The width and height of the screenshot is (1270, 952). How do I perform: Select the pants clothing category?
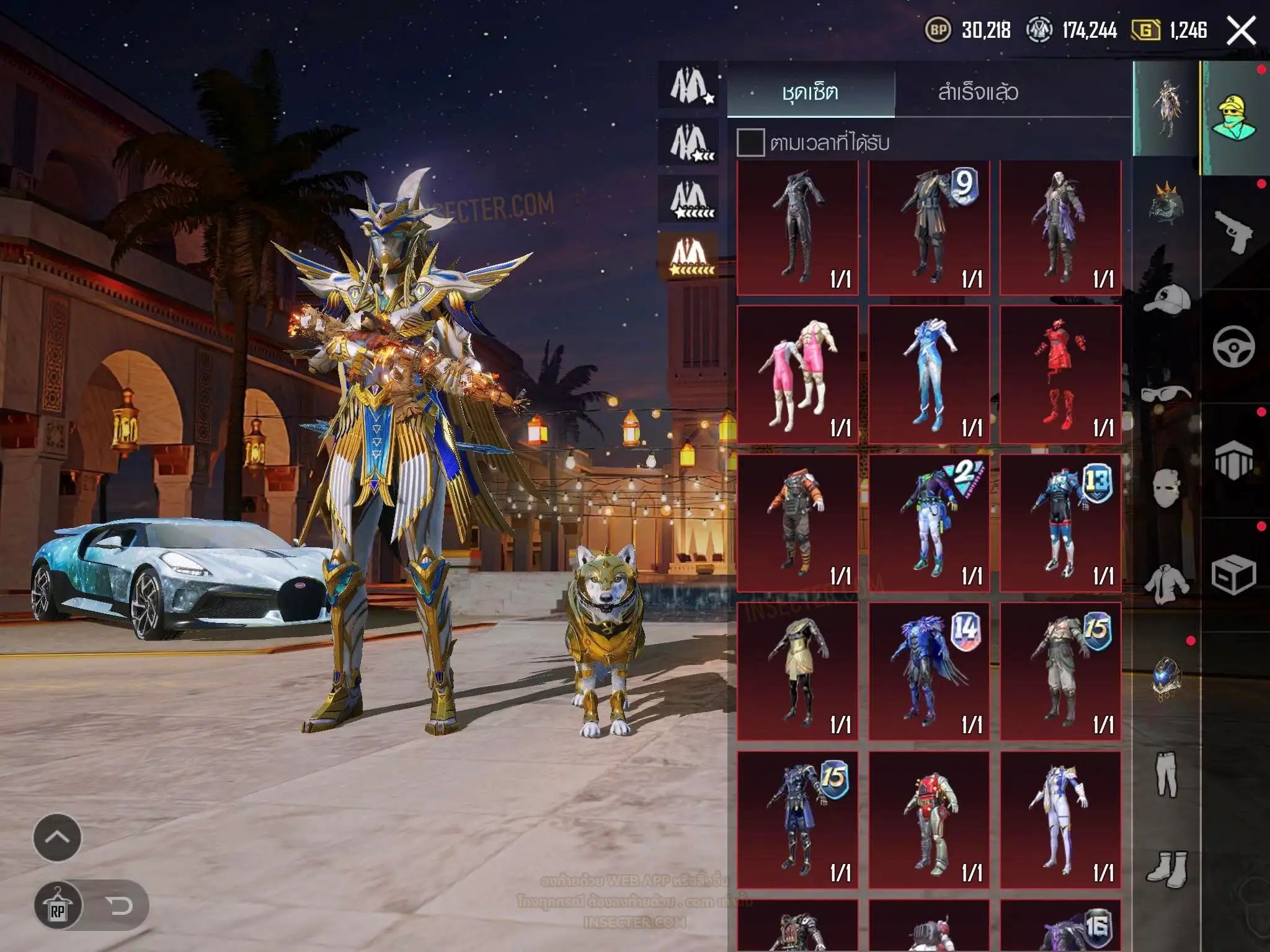click(1166, 774)
